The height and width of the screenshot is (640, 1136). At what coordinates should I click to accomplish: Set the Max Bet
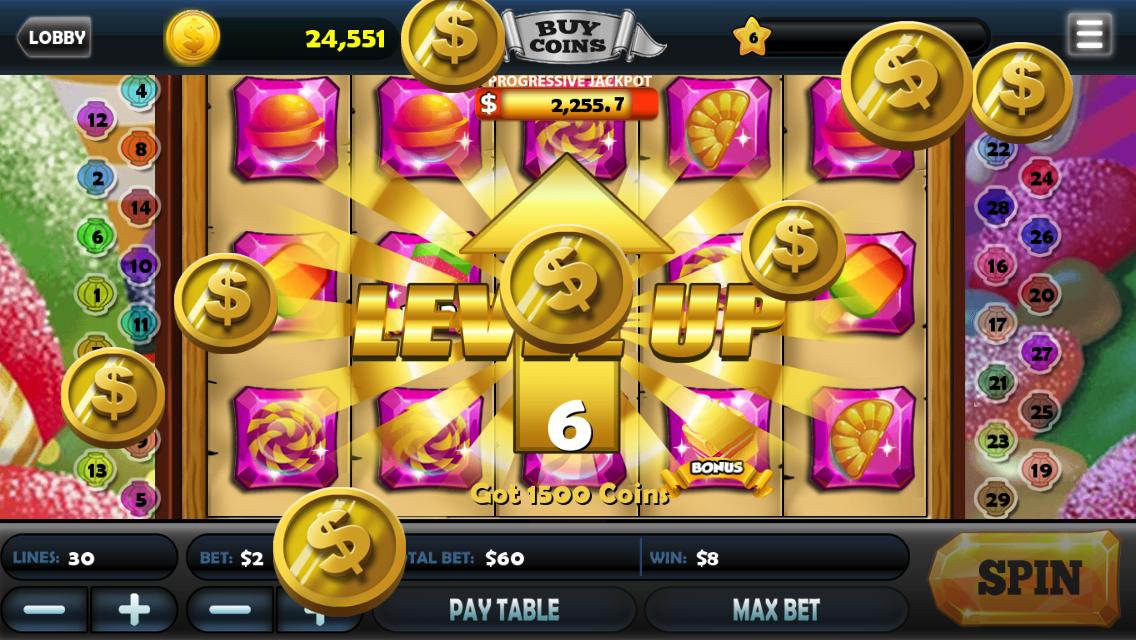[x=776, y=609]
